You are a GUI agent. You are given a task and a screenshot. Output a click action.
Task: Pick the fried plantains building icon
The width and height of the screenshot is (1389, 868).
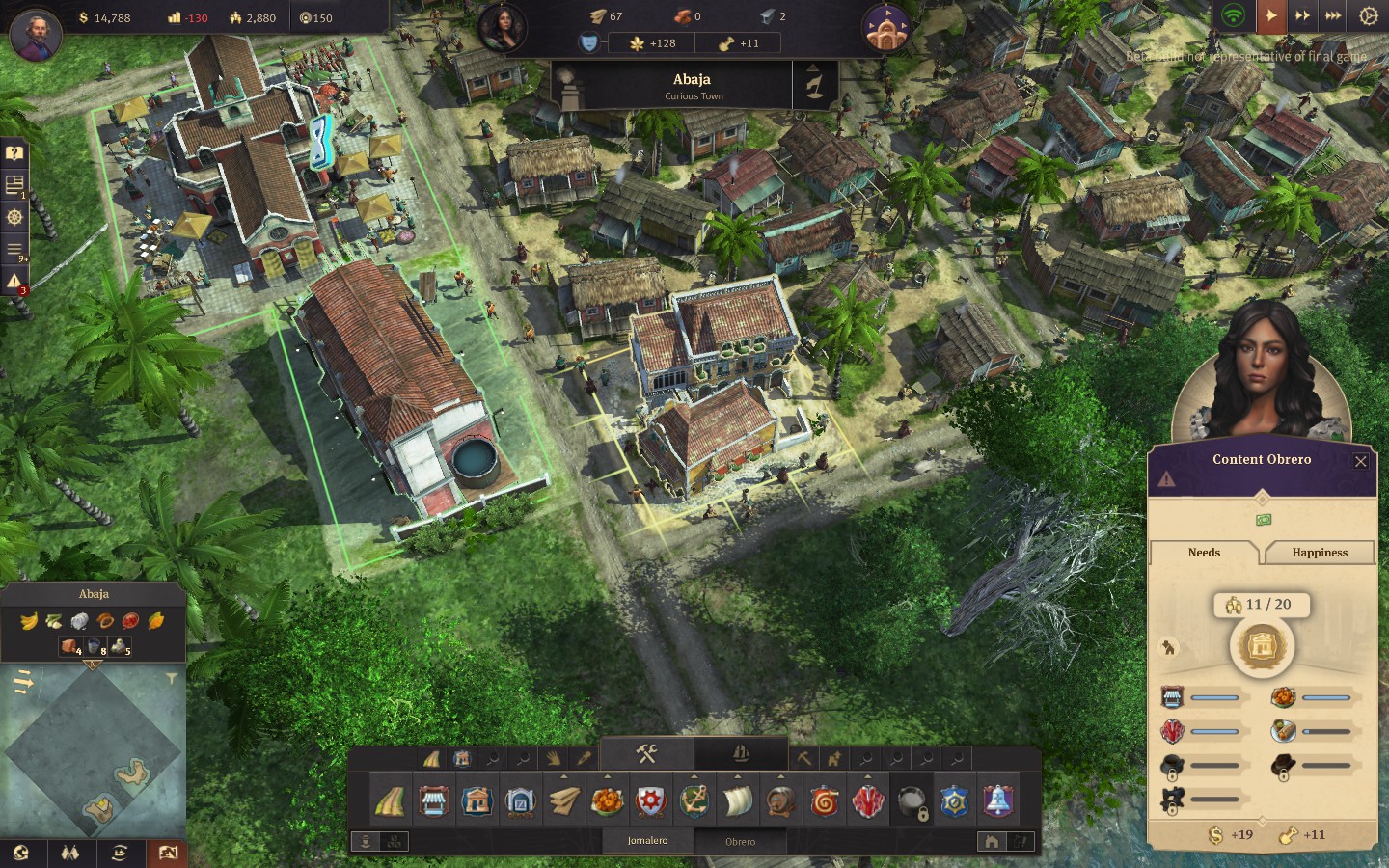pyautogui.click(x=608, y=801)
